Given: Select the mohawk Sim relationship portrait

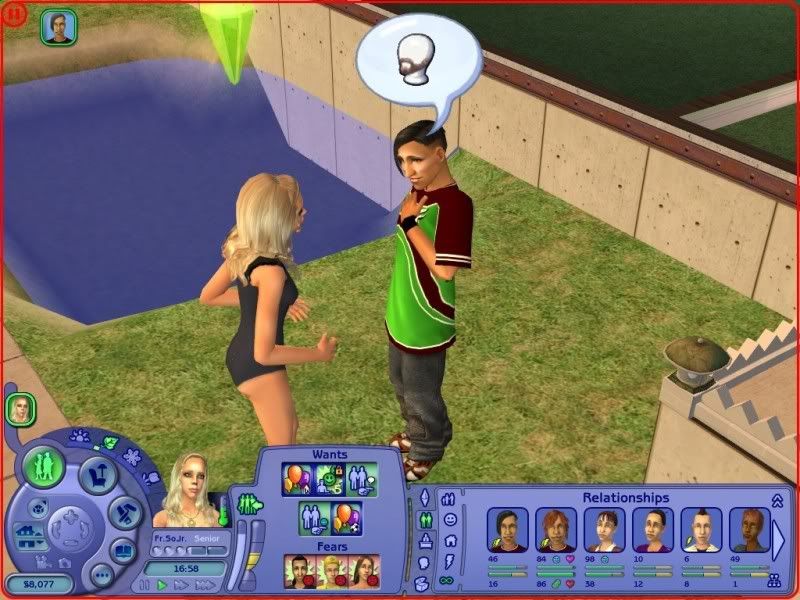Looking at the screenshot, I should pyautogui.click(x=701, y=530).
